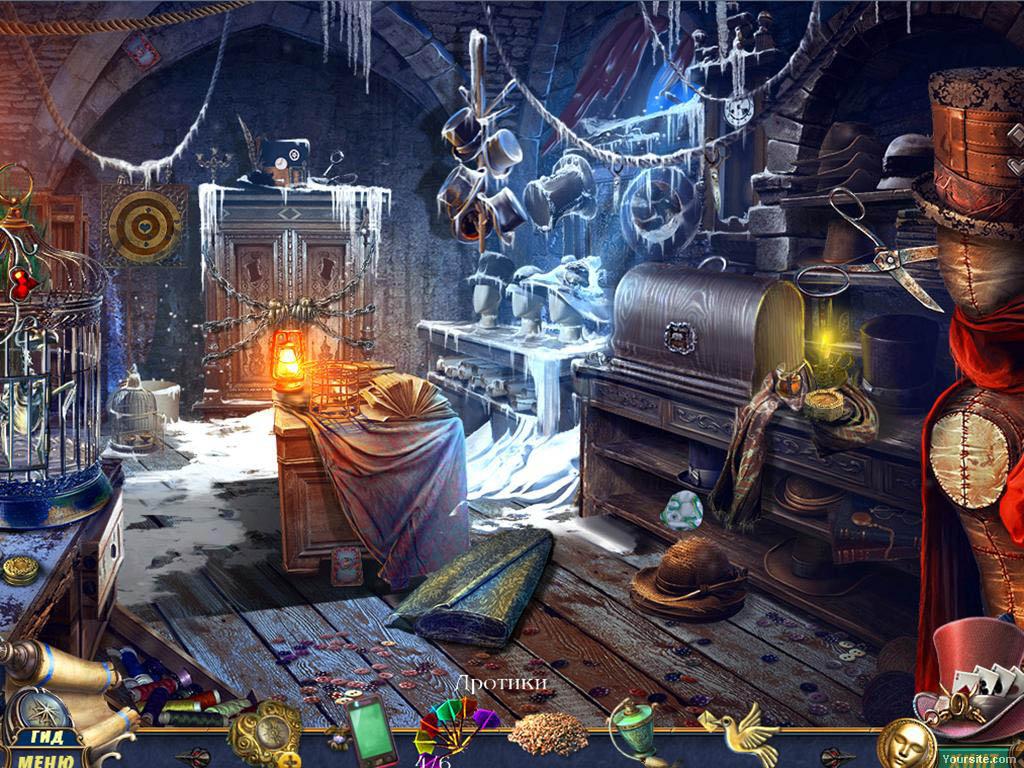
Task: Select the golden dove with letter
Action: pyautogui.click(x=742, y=732)
